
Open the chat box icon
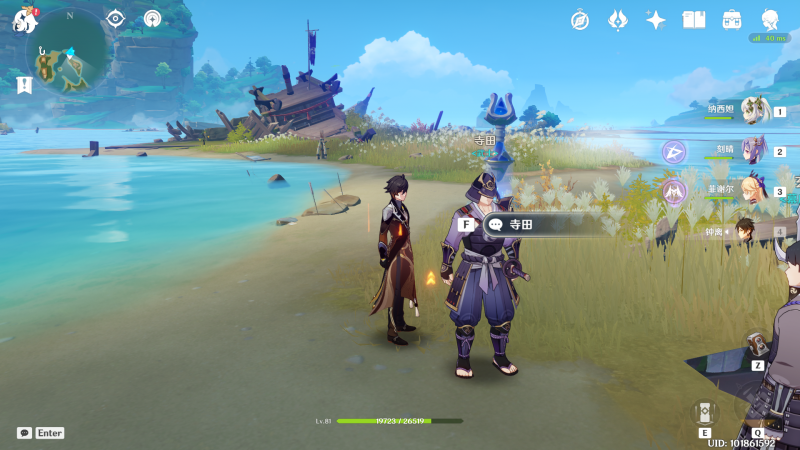(x=24, y=433)
